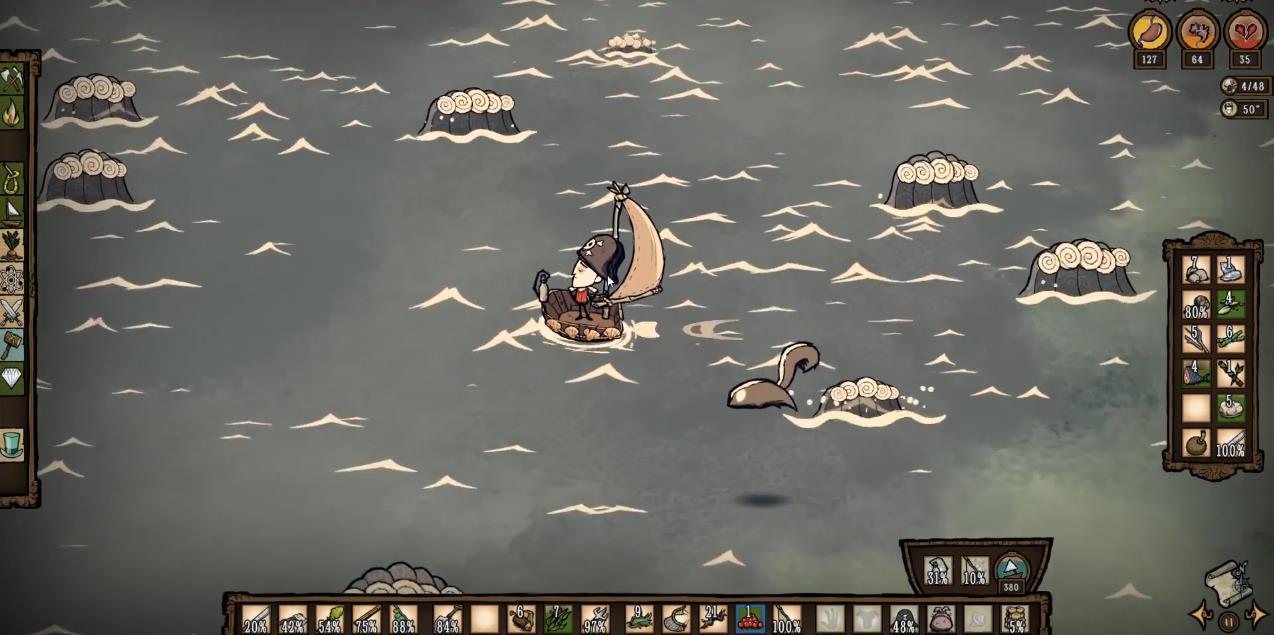Switch to the hammer Structures tab

pos(12,345)
